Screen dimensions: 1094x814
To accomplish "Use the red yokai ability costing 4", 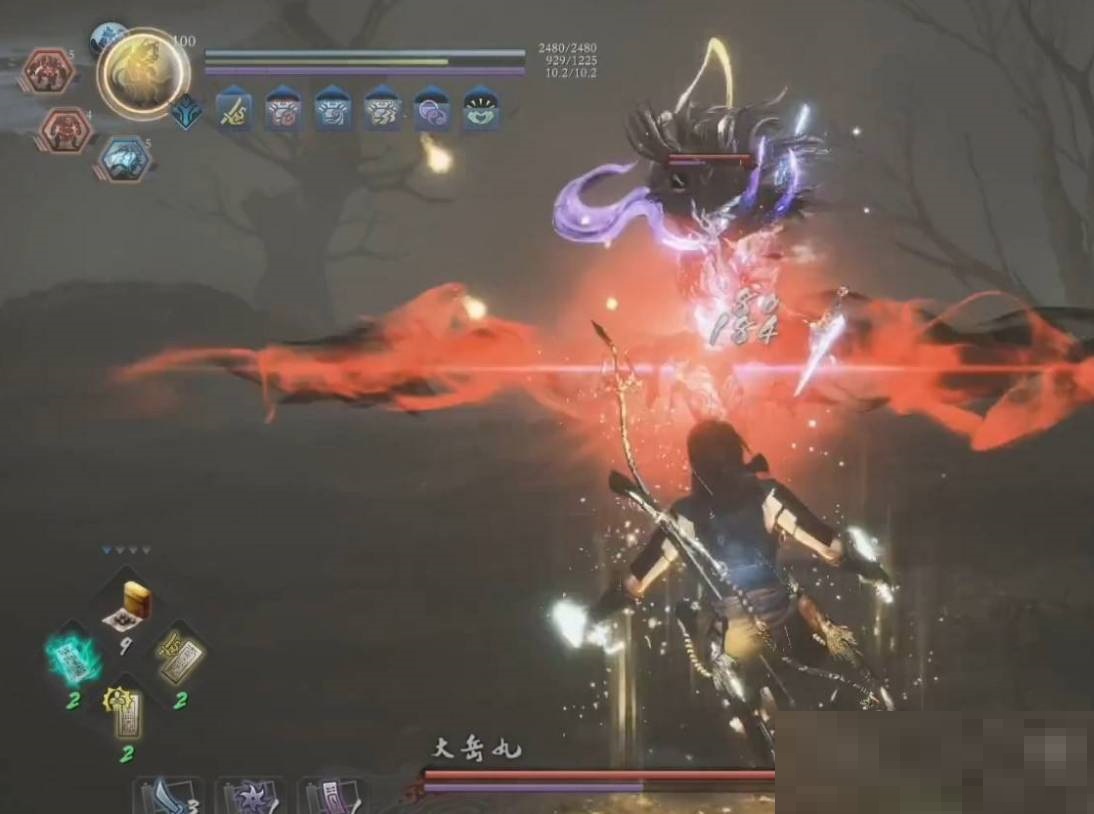I will point(67,128).
